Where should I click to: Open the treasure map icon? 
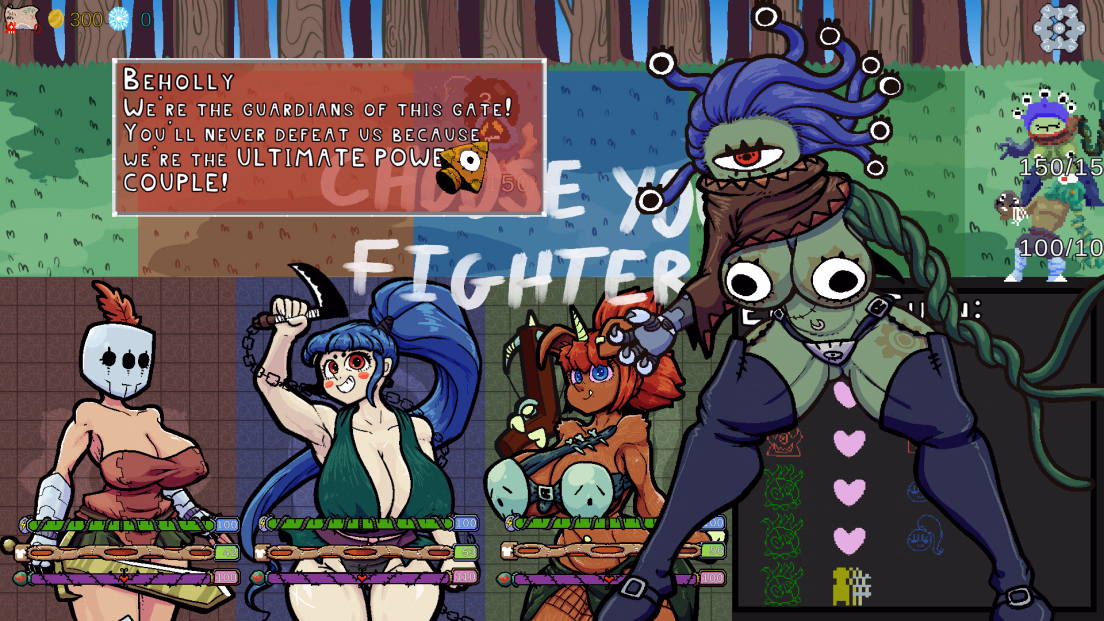click(22, 18)
